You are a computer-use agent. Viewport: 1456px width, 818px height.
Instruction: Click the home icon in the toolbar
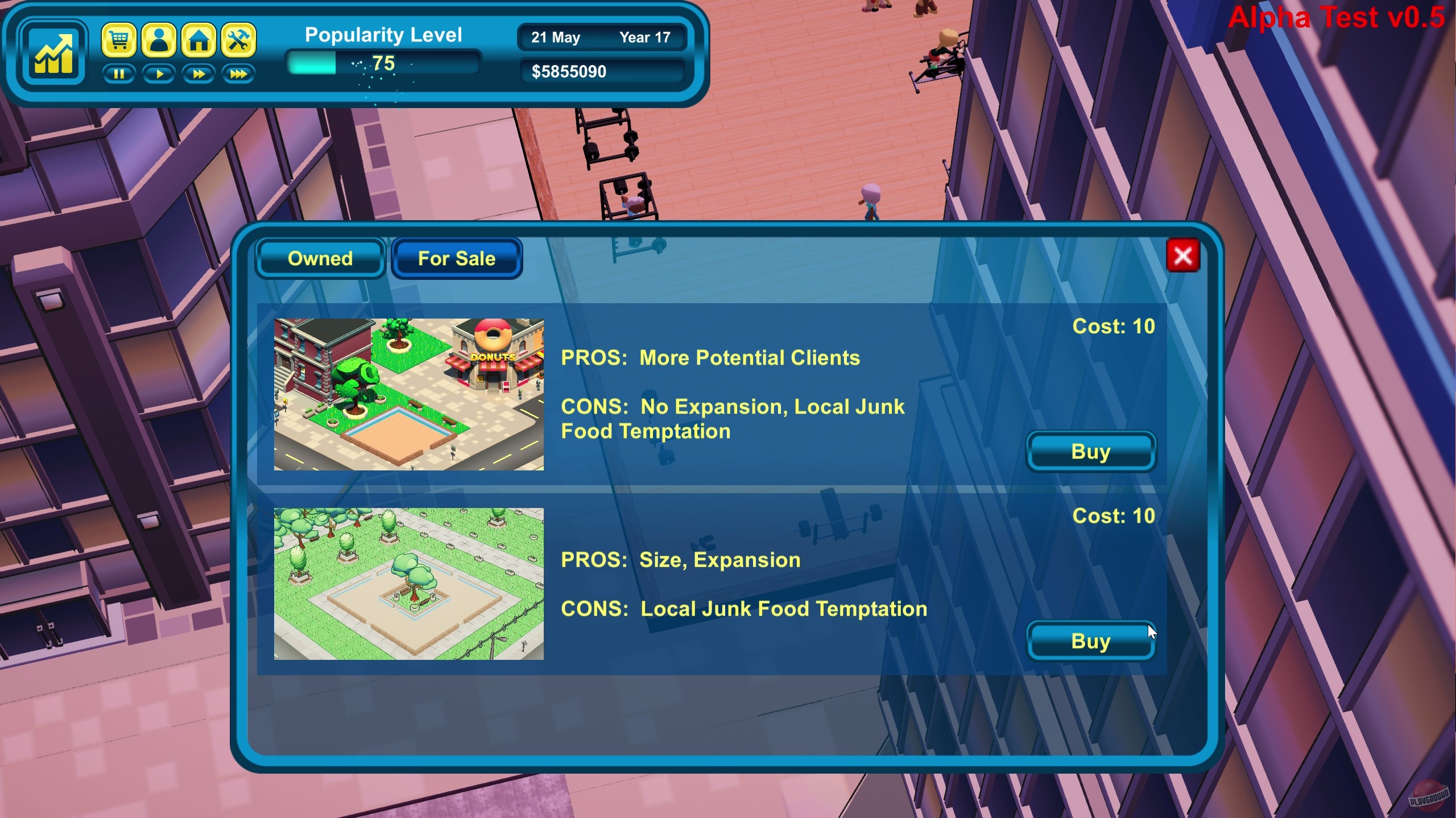pyautogui.click(x=199, y=40)
